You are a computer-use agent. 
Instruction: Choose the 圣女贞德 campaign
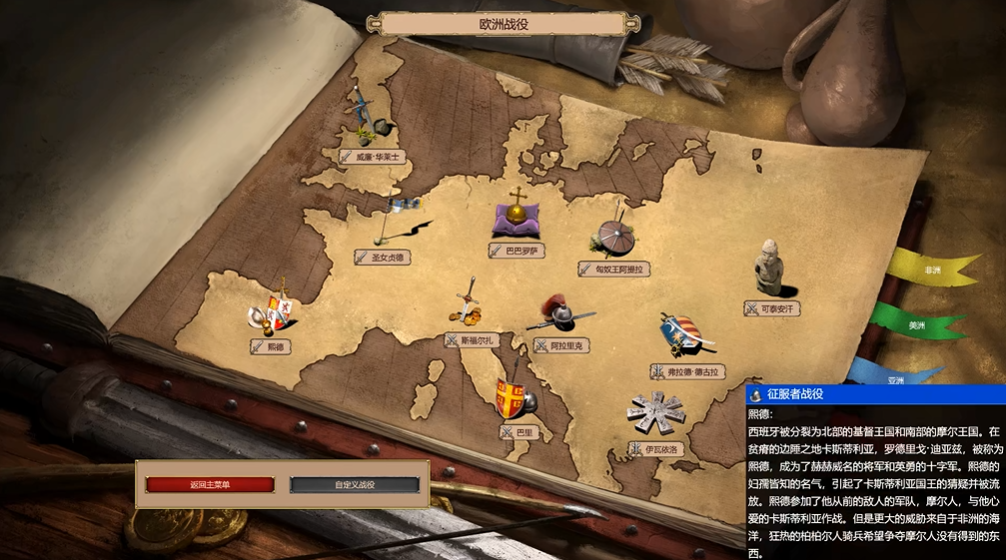click(x=384, y=257)
